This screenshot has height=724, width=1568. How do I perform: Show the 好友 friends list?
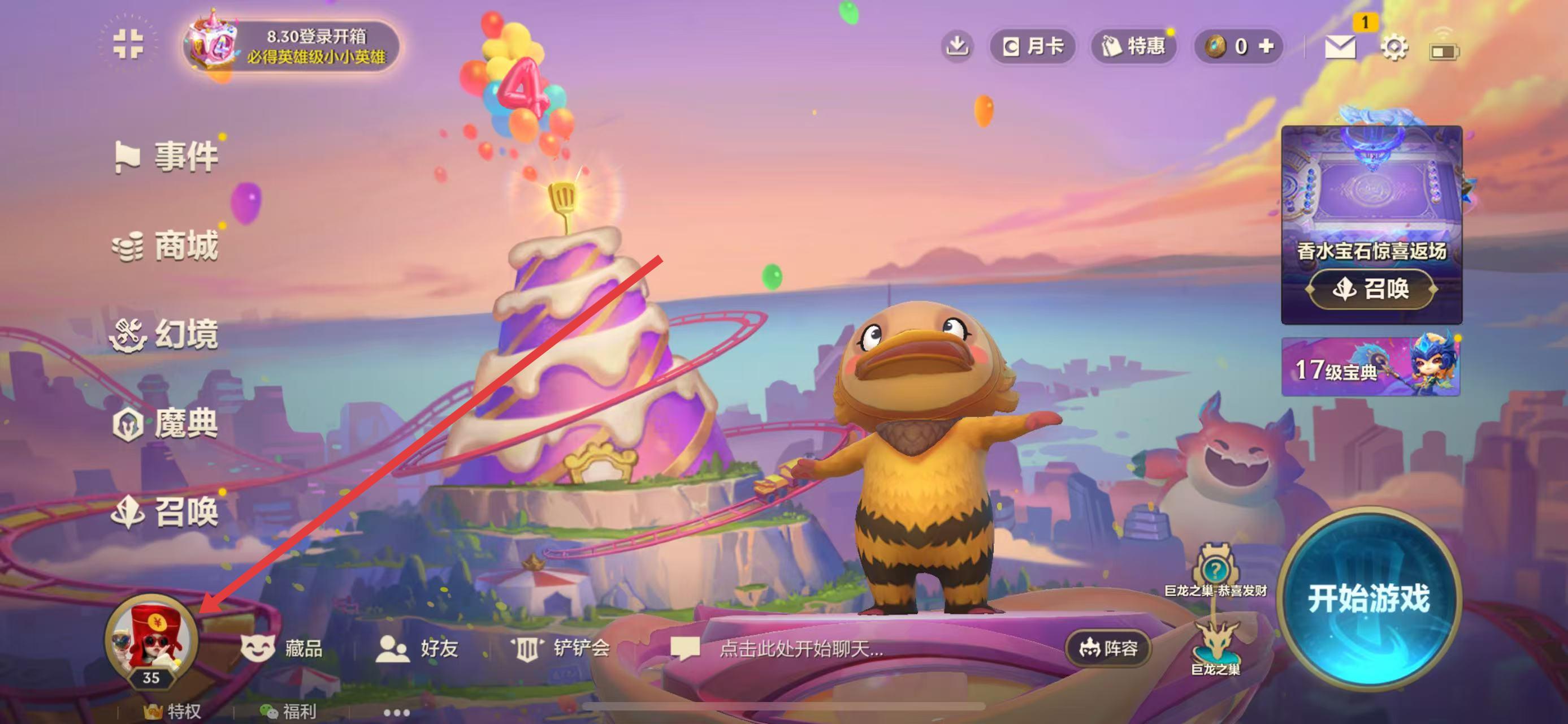point(418,648)
